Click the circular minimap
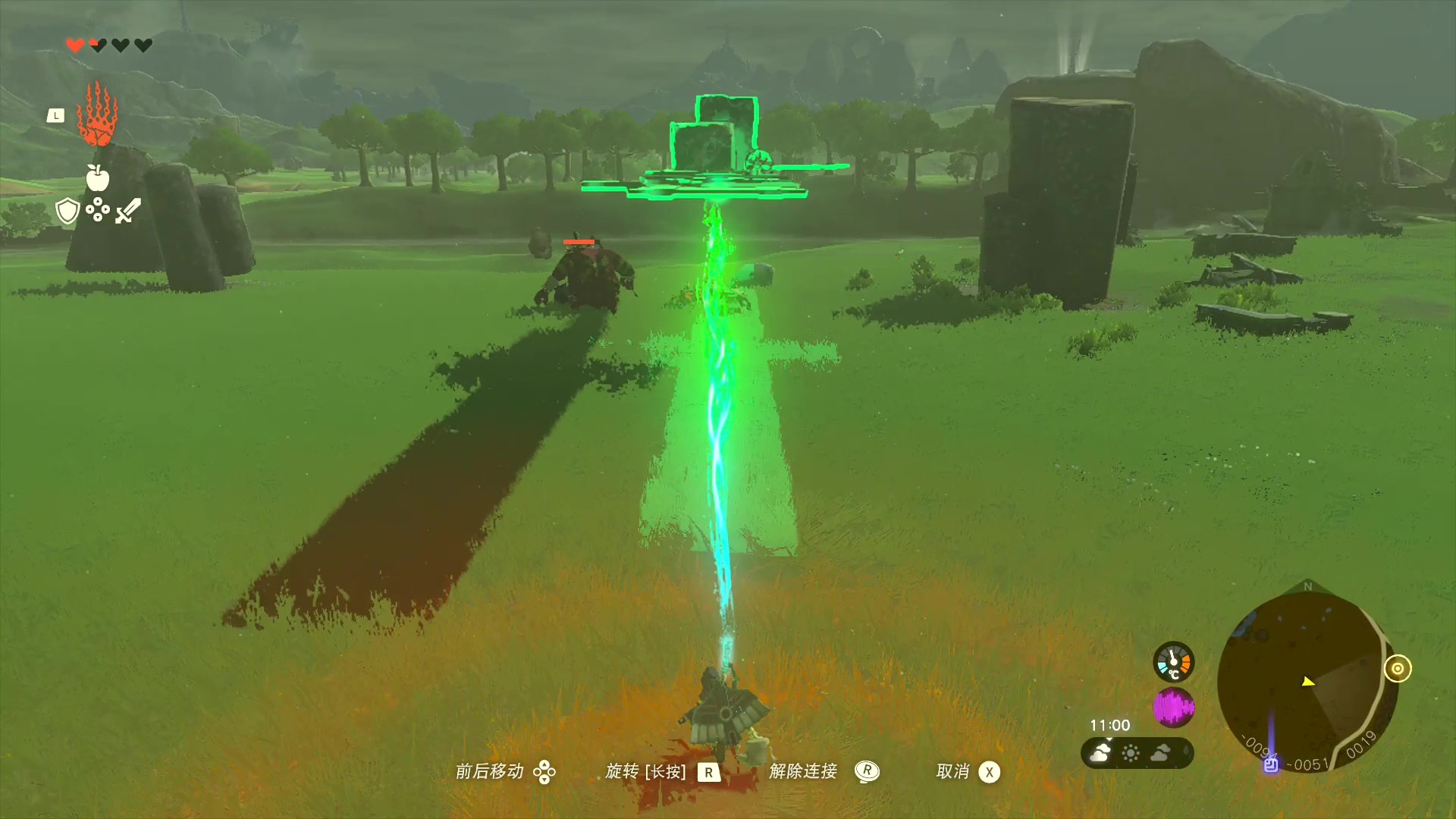The width and height of the screenshot is (1456, 819). pos(1306,681)
